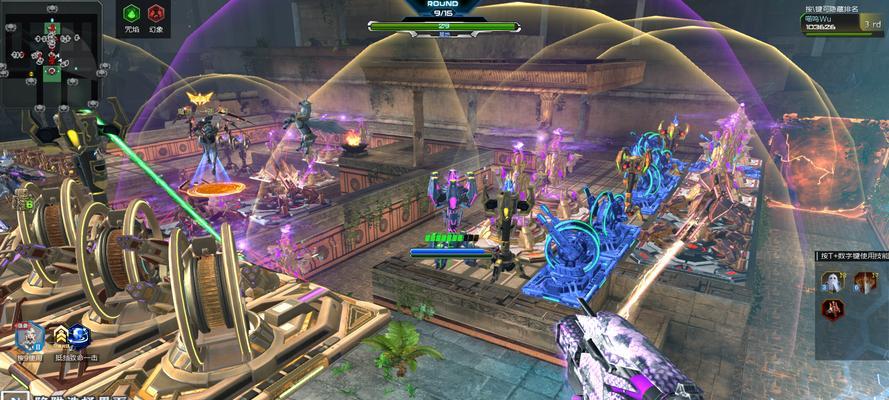This screenshot has width=889, height=400.
Task: Use the blue swirl ability icon
Action: 80,336
